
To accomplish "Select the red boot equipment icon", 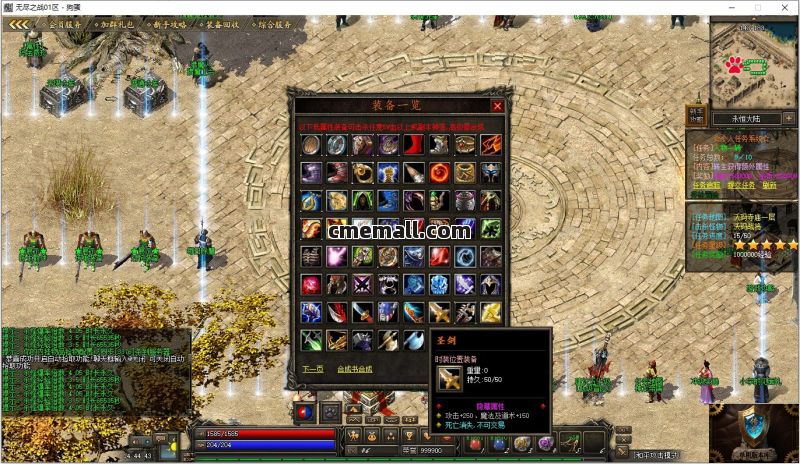I will [413, 145].
